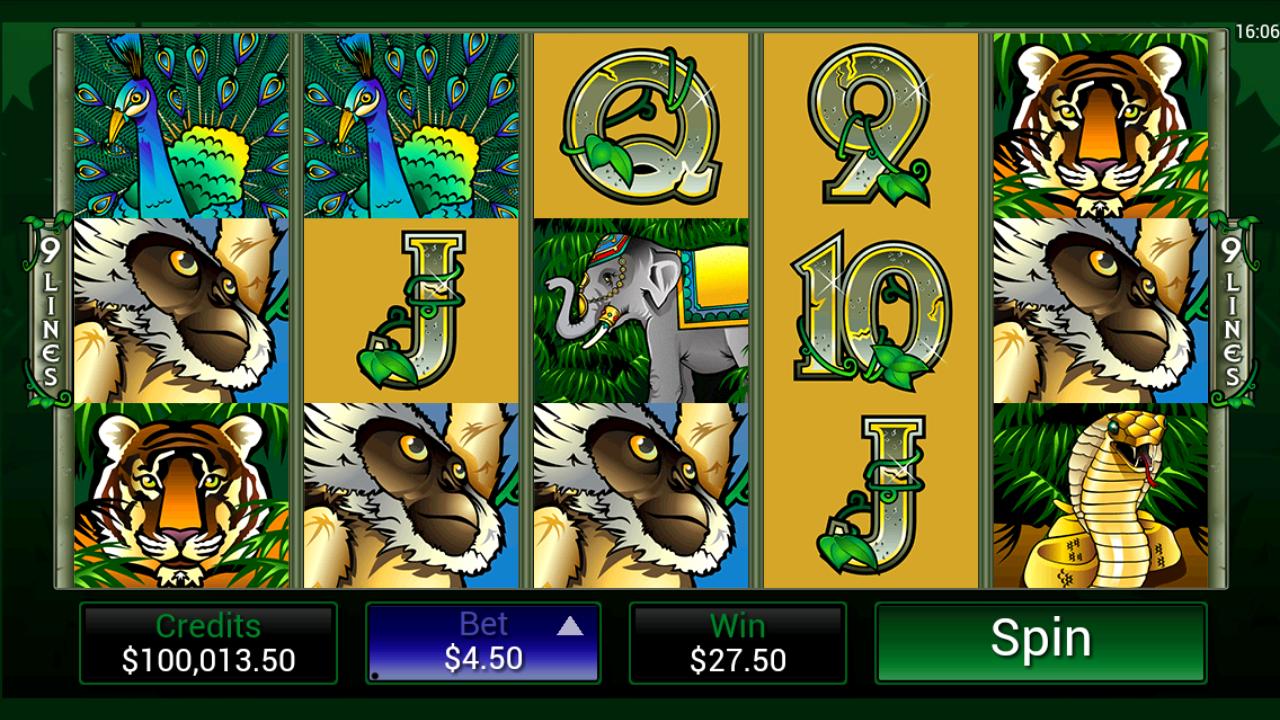This screenshot has width=1280, height=720.
Task: Click the Bet $4.50 panel
Action: pyautogui.click(x=483, y=643)
